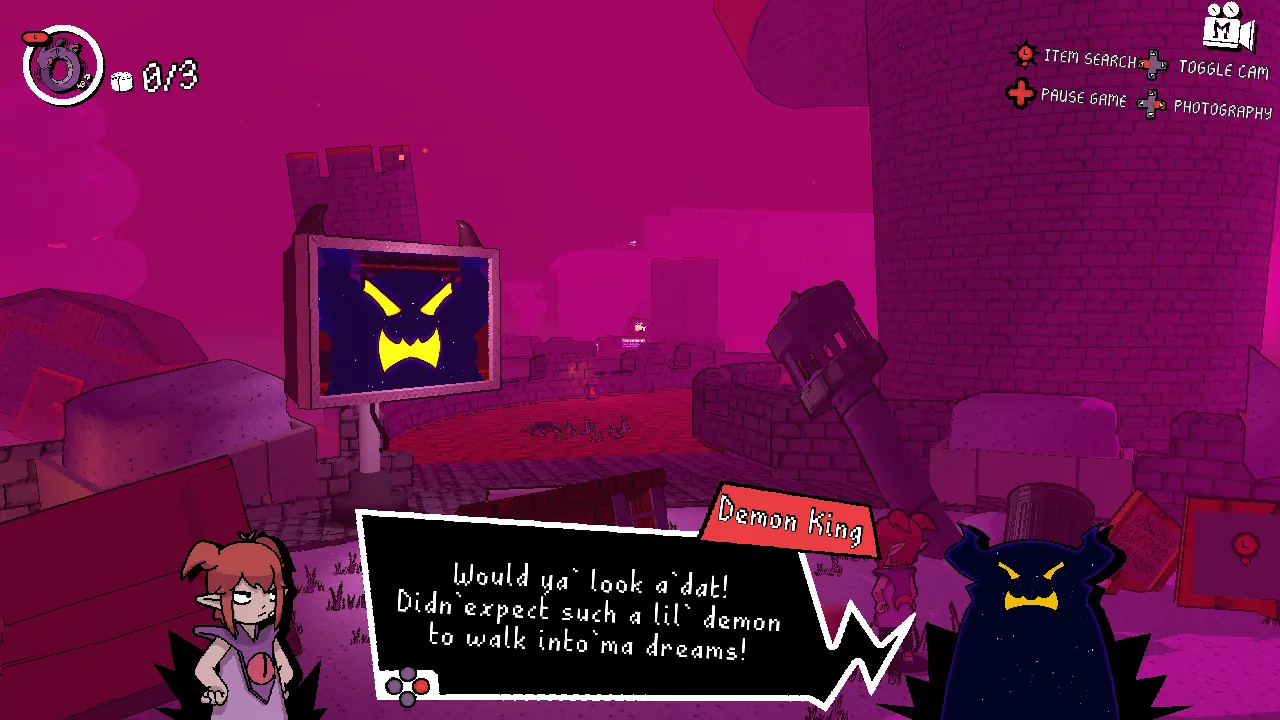Open Item Search from the HUD

click(x=1086, y=57)
